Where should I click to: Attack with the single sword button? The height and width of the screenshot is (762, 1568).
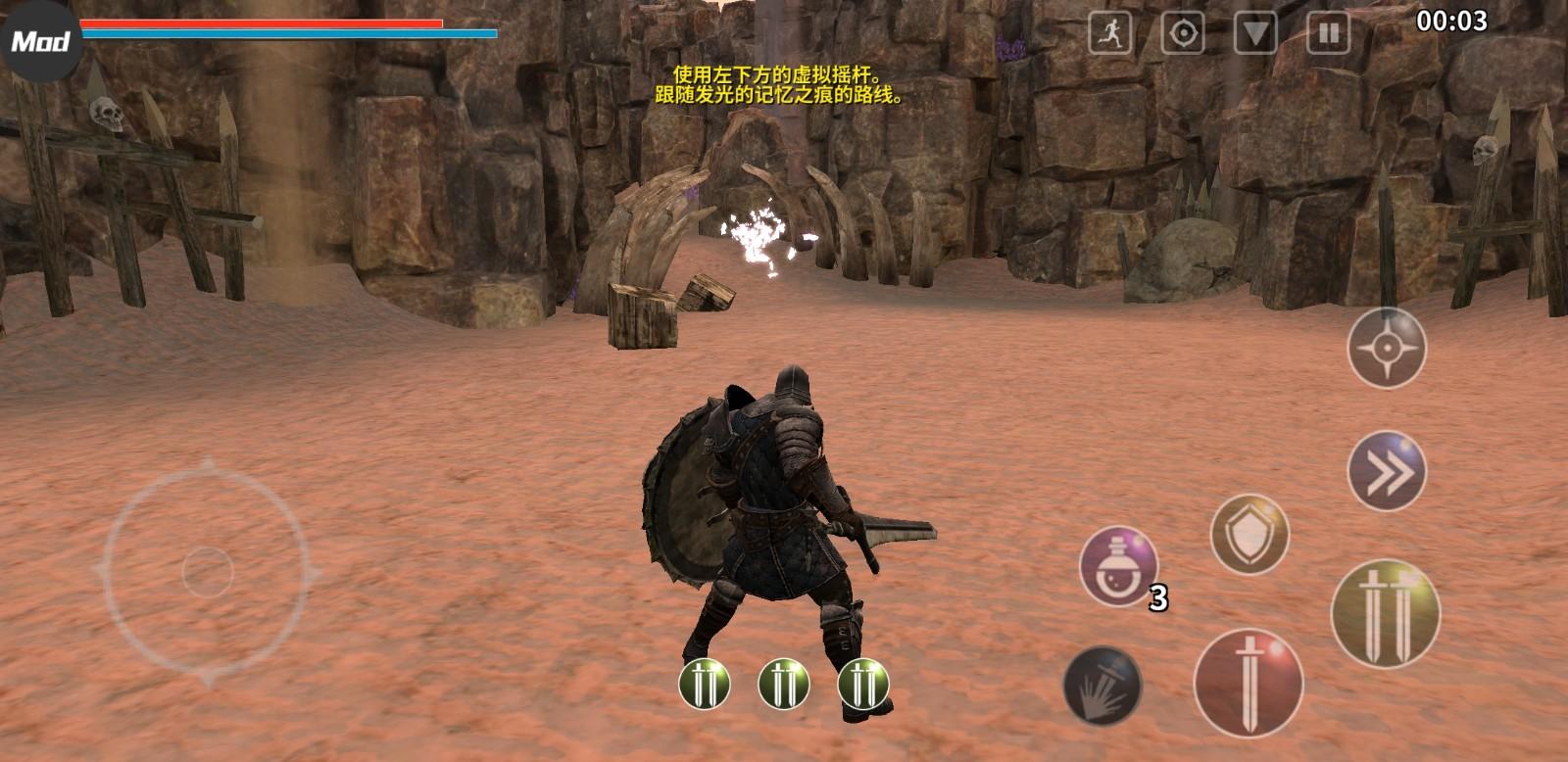(1248, 683)
